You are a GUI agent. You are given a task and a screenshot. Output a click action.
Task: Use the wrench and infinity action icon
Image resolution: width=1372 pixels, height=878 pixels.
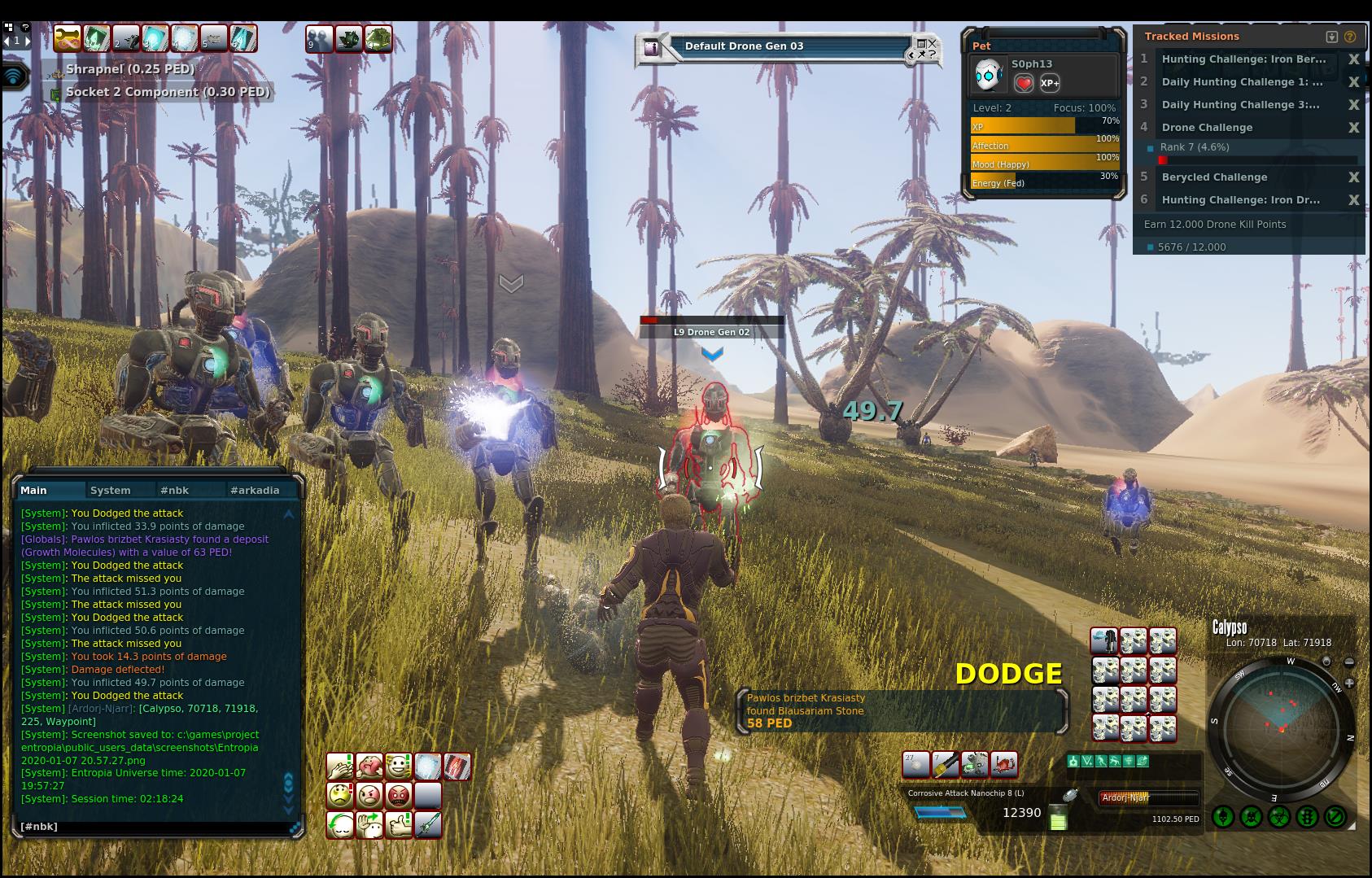67,38
